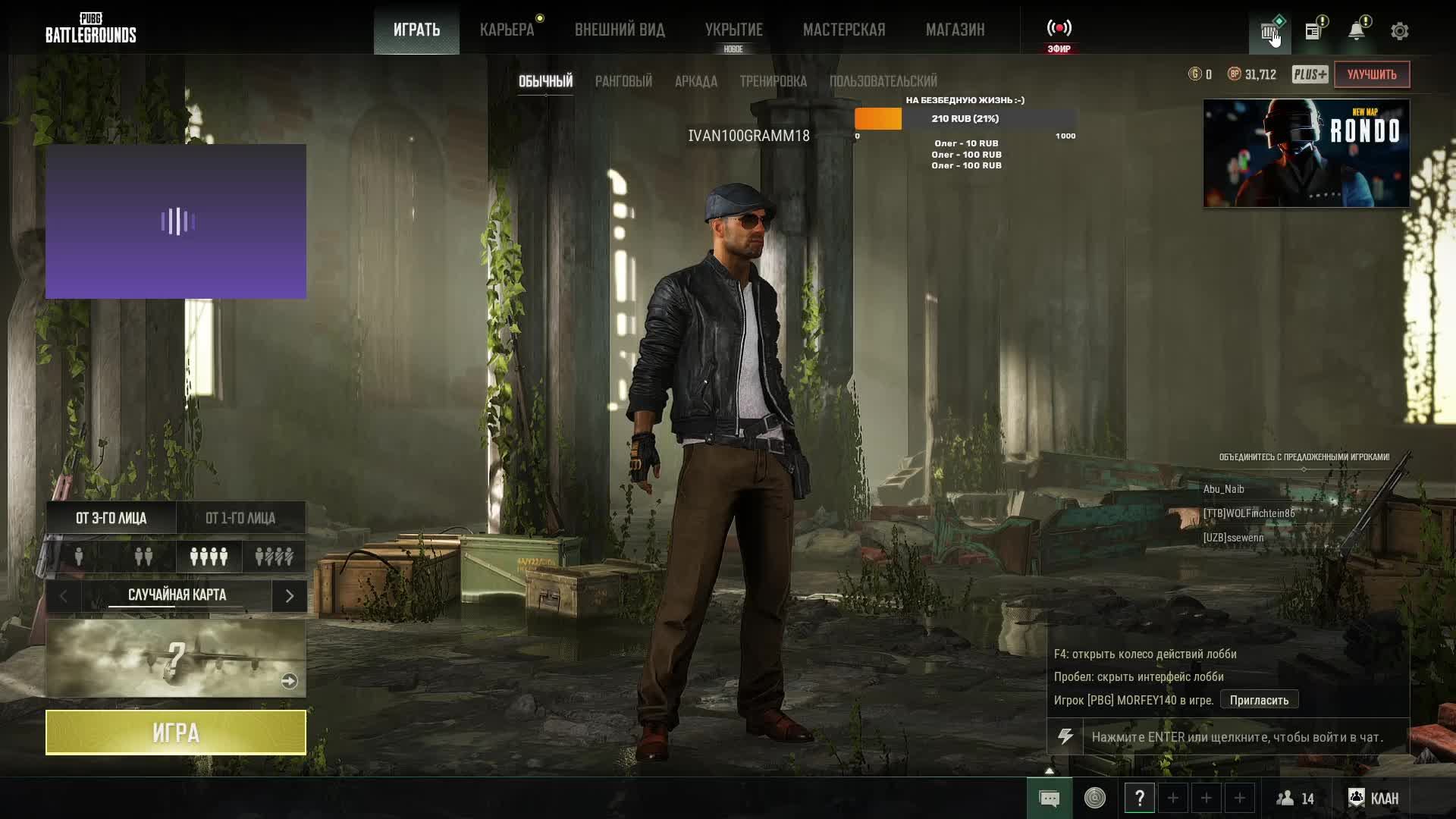Open notifications bell icon
The width and height of the screenshot is (1456, 819).
click(x=1356, y=31)
